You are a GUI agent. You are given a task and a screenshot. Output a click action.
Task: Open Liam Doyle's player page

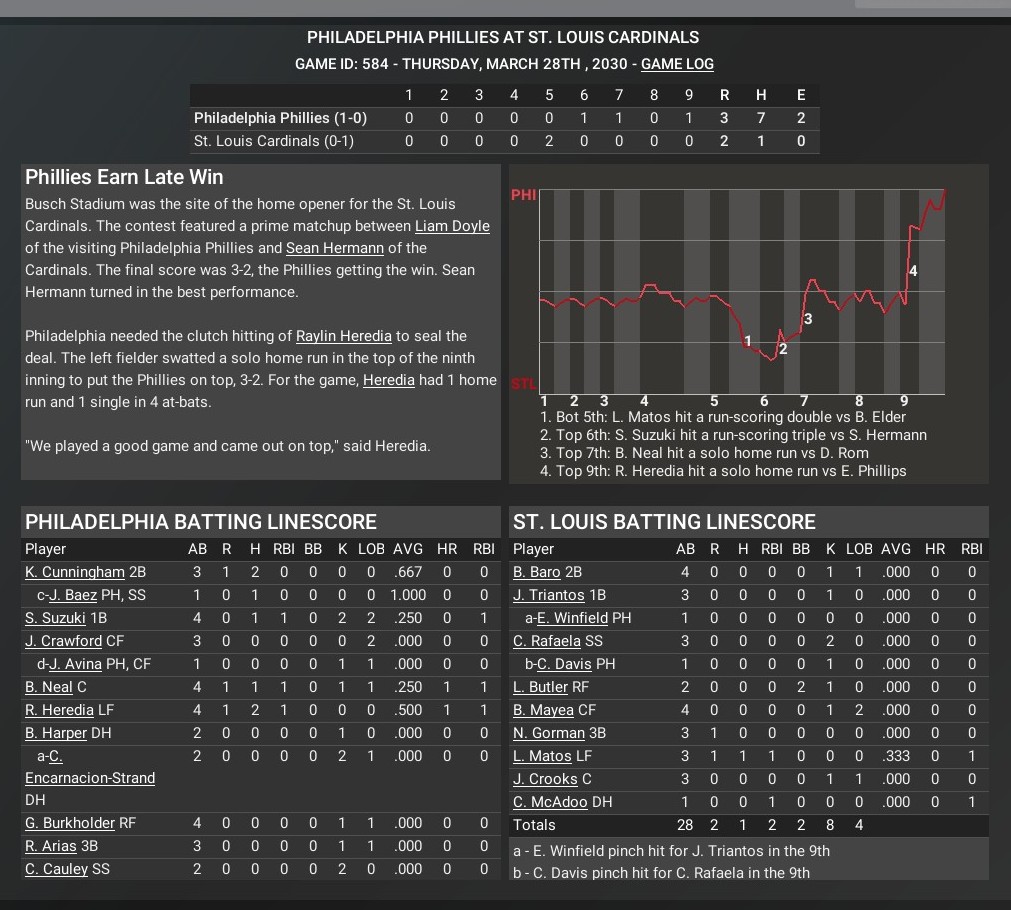coord(452,226)
